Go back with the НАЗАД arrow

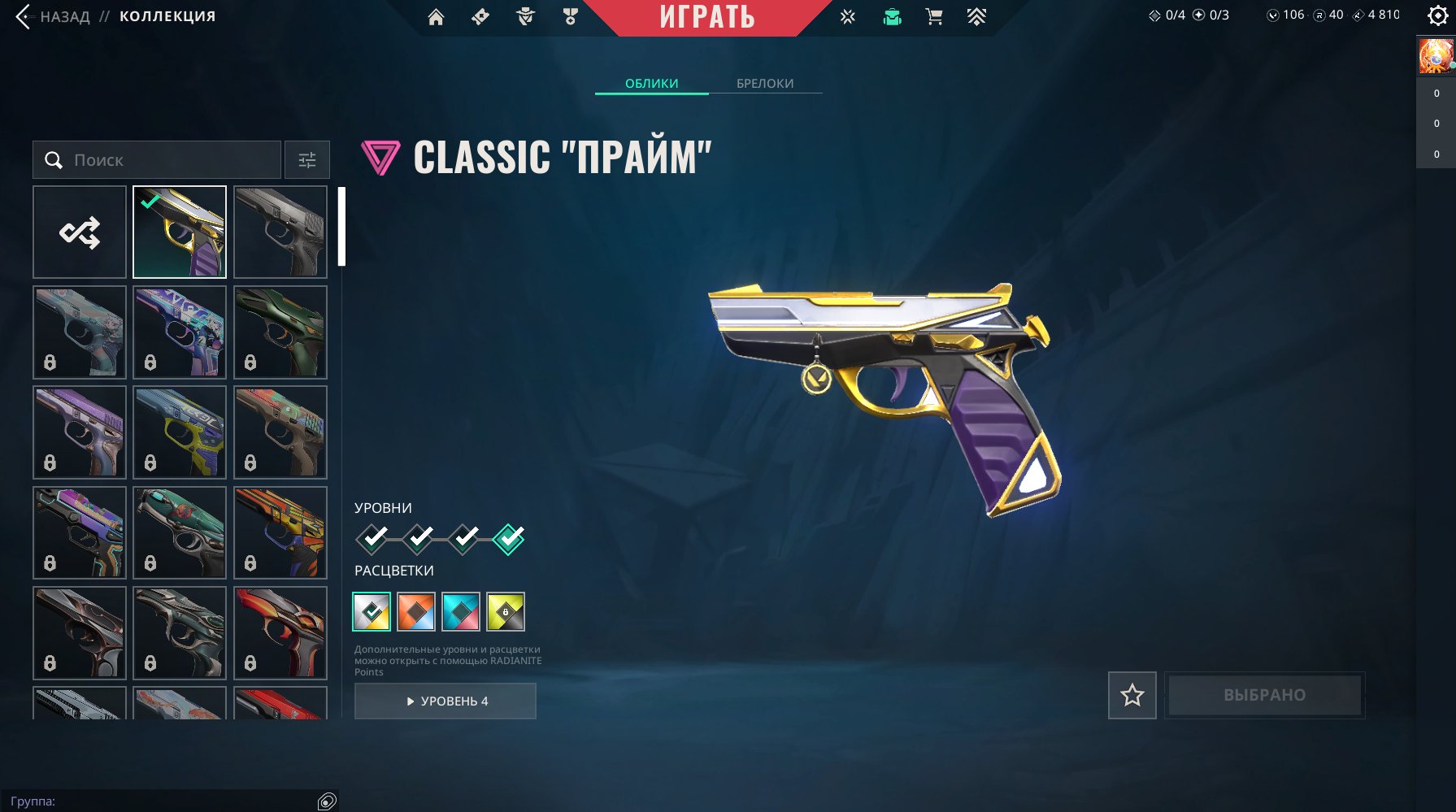click(24, 16)
